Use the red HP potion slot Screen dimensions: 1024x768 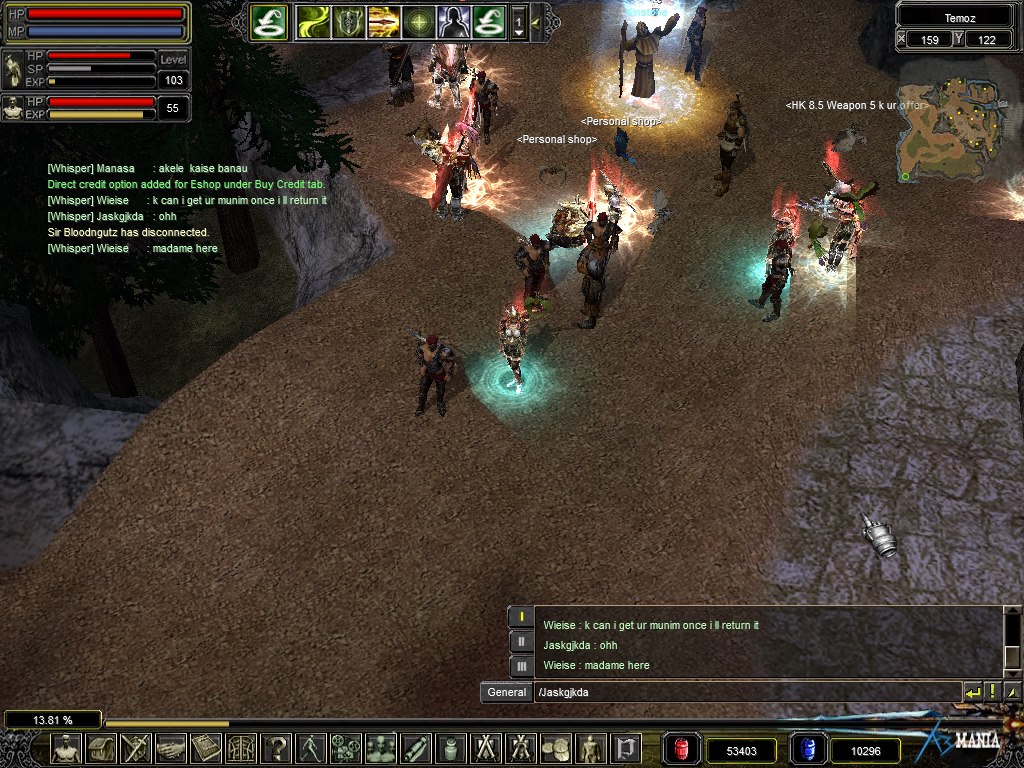[682, 749]
